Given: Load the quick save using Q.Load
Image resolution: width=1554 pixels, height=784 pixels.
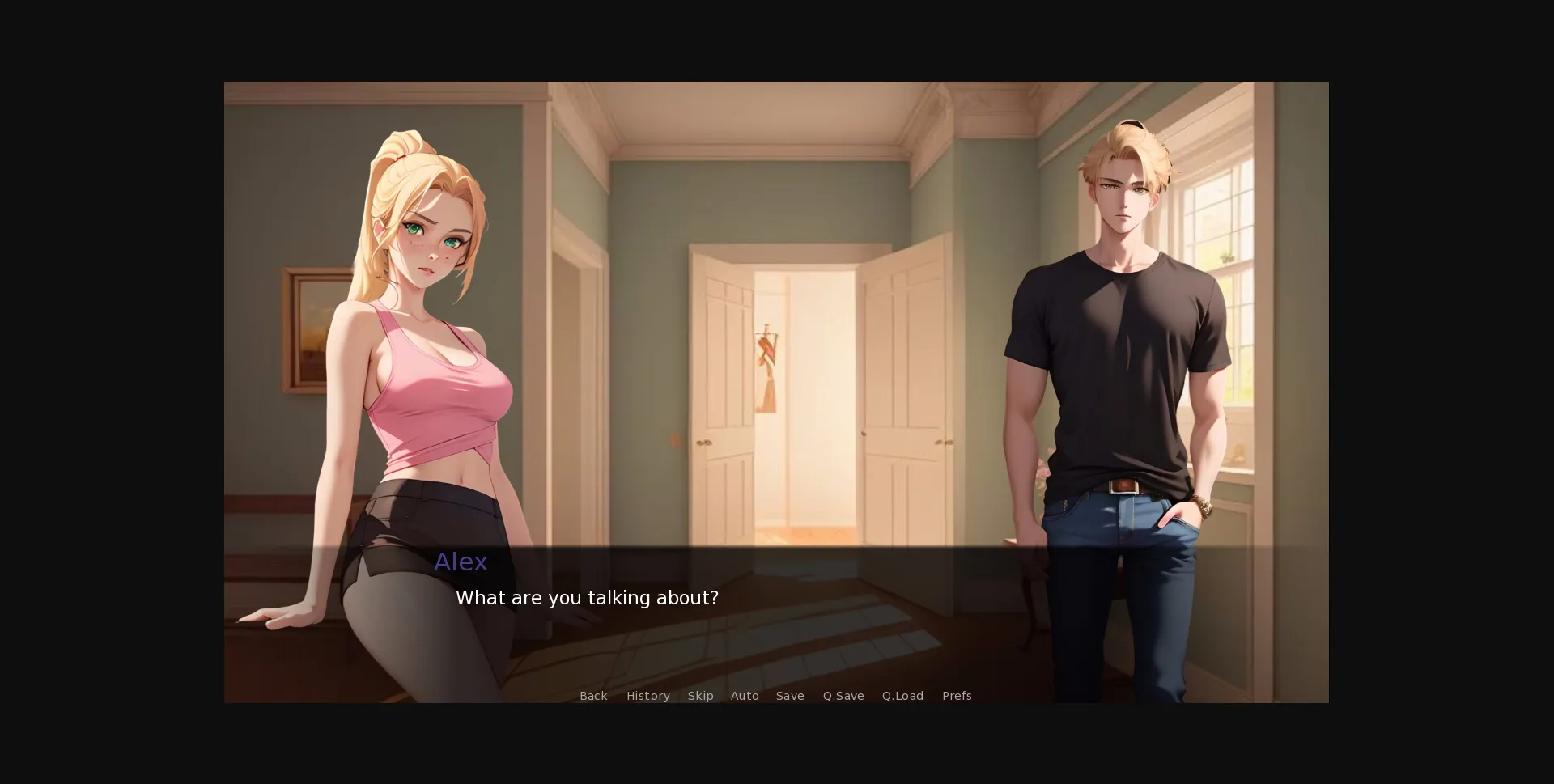Looking at the screenshot, I should tap(902, 696).
